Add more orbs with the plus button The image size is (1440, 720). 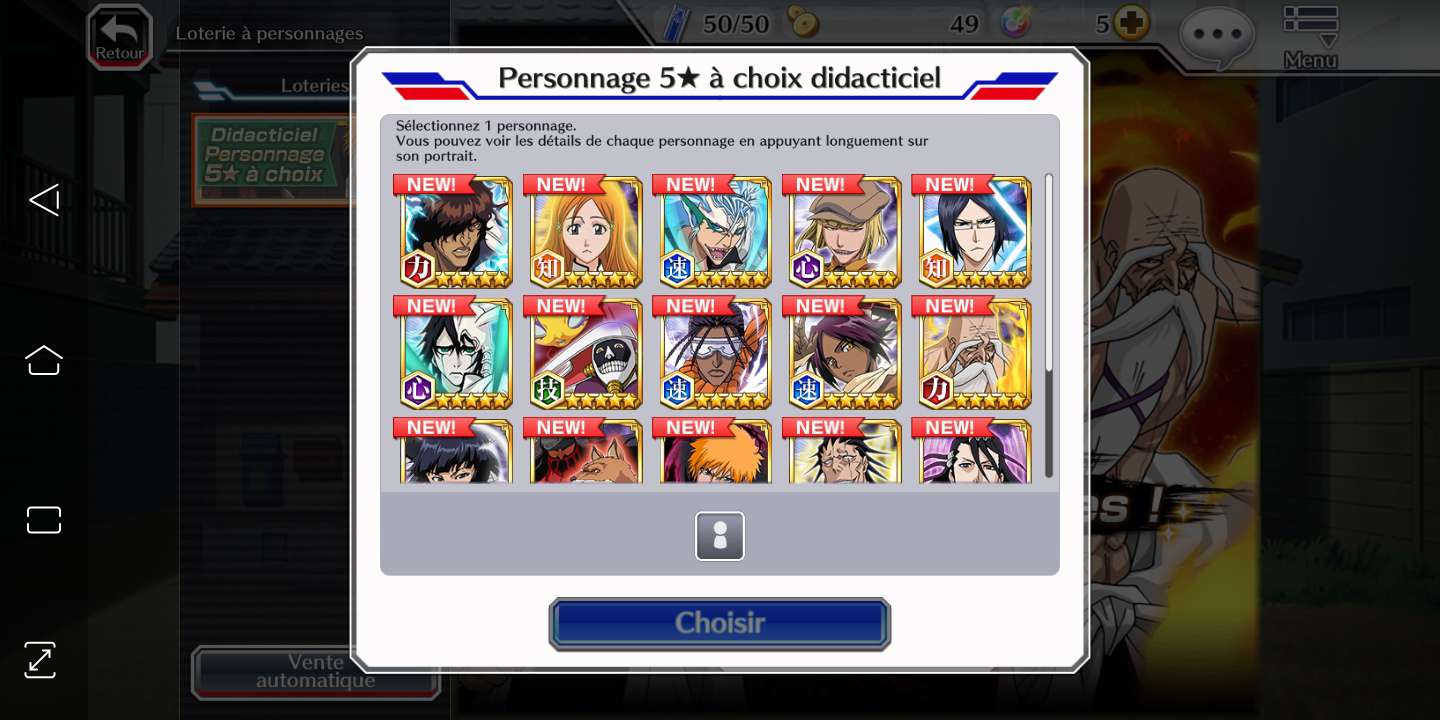1132,23
